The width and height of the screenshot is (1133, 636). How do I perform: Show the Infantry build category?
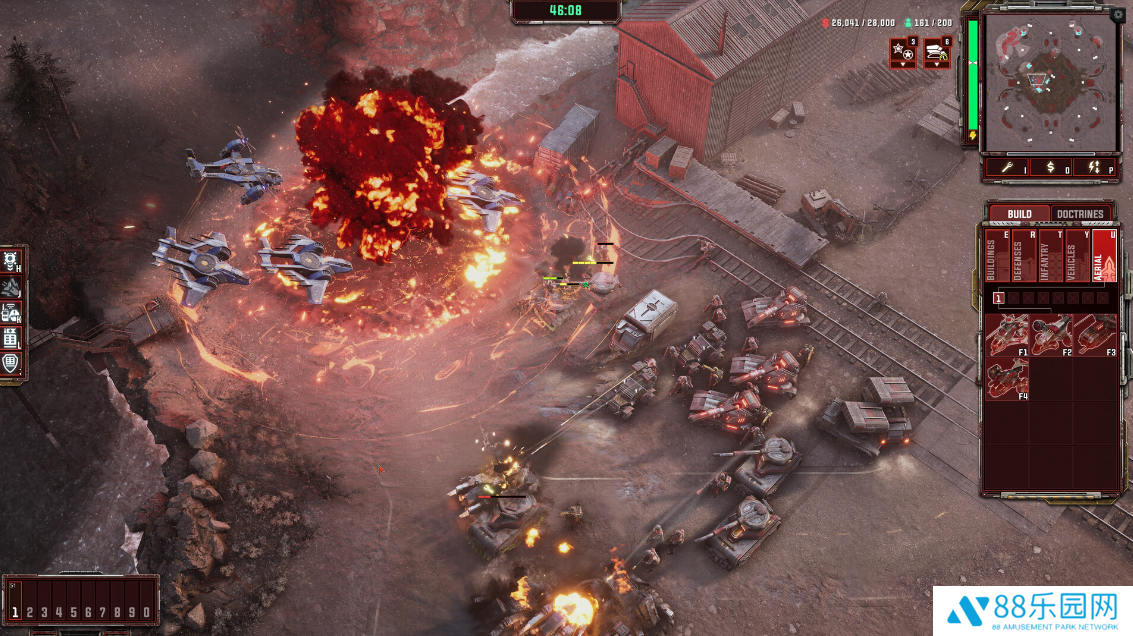point(1049,257)
